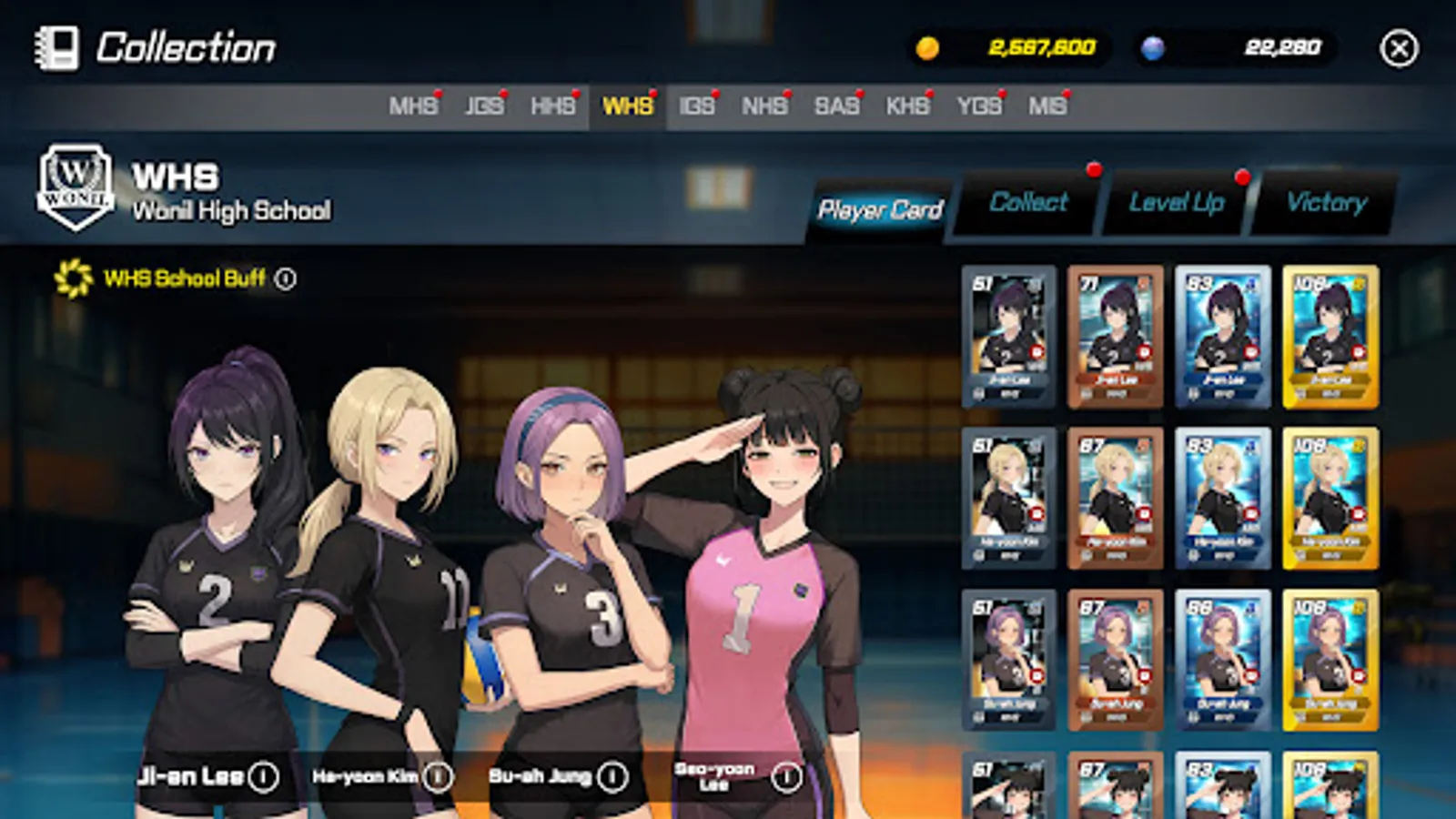Select the Victory tab

tap(1324, 203)
